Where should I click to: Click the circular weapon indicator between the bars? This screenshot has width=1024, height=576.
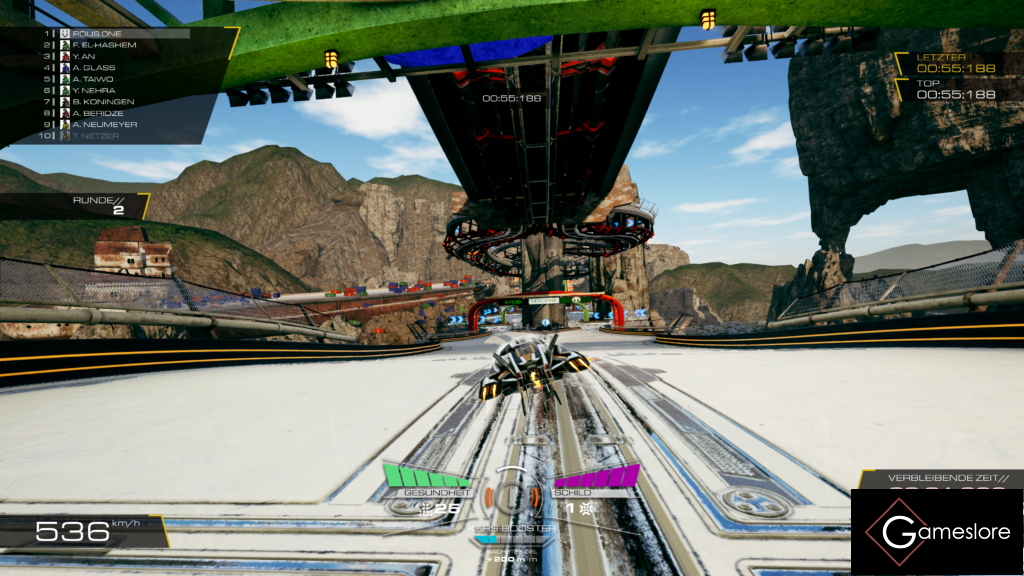[512, 495]
